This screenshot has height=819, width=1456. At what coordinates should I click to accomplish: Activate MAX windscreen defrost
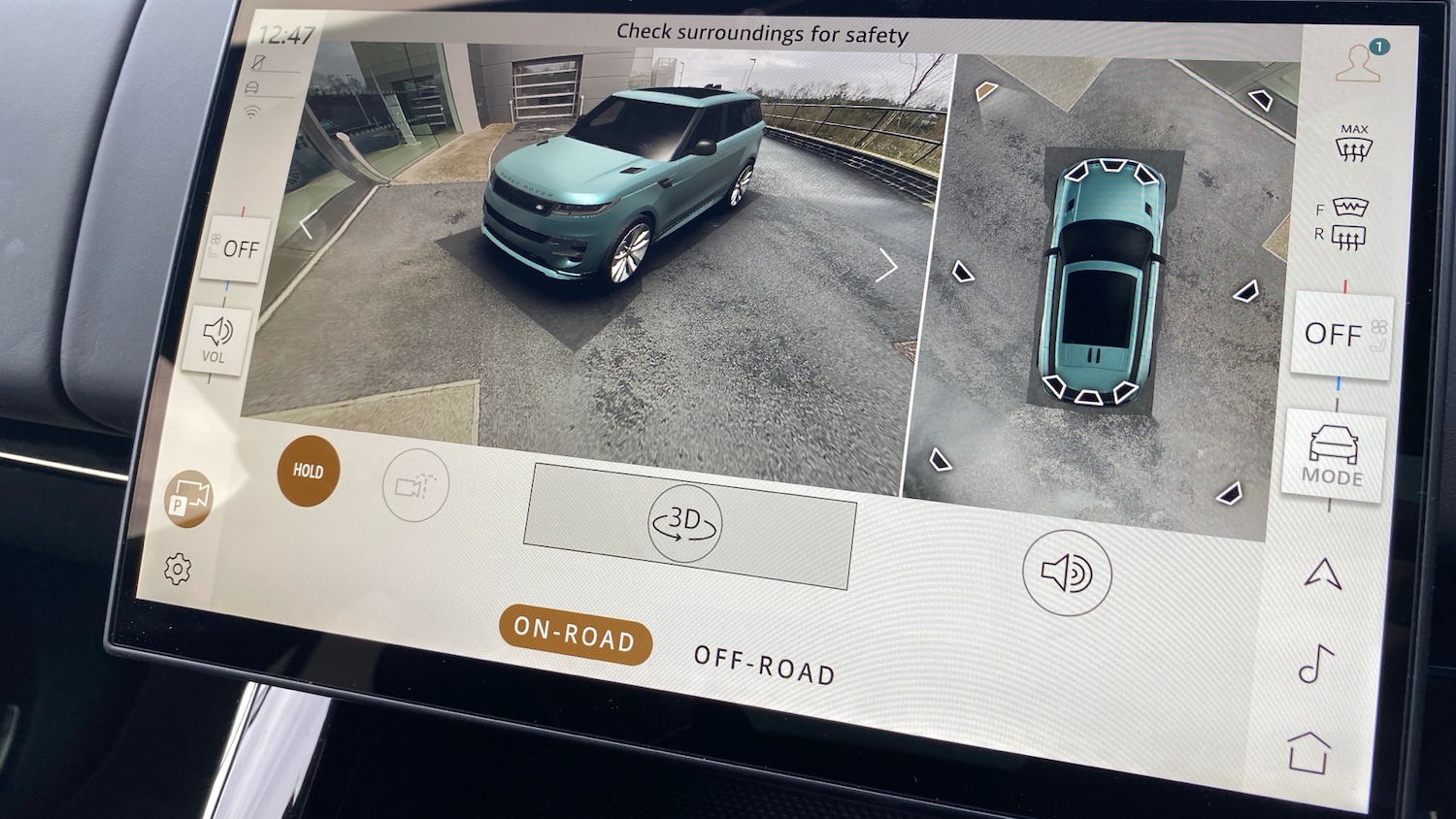tap(1353, 143)
